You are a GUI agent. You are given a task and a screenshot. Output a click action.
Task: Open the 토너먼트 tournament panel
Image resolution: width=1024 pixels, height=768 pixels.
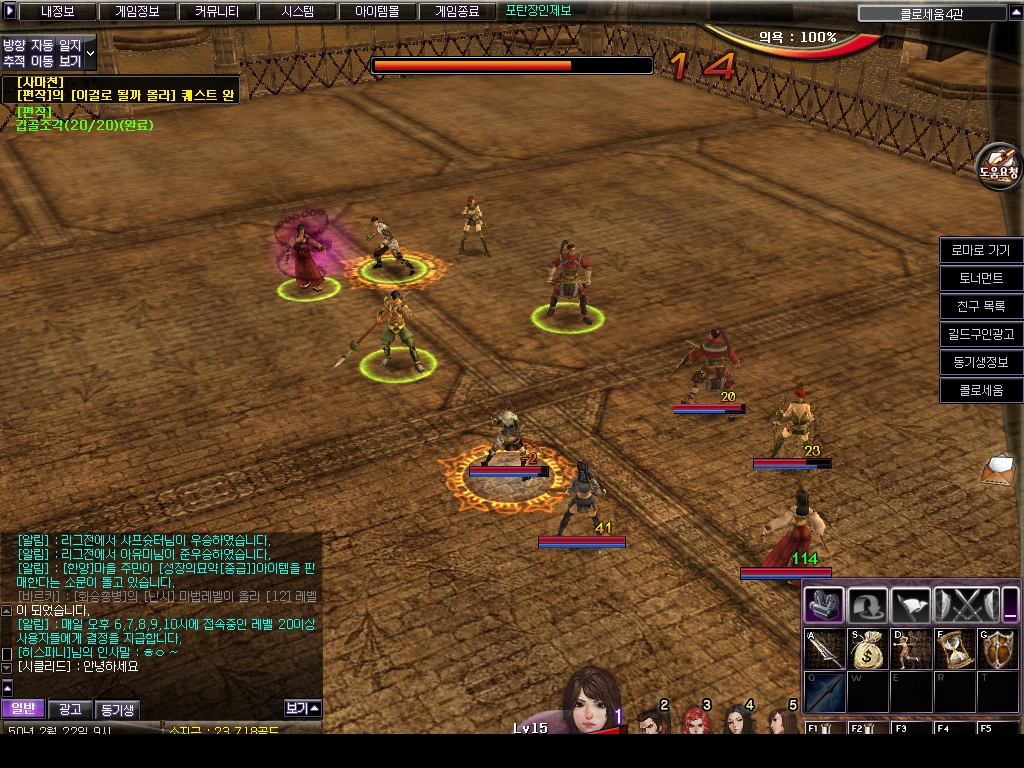pyautogui.click(x=980, y=278)
